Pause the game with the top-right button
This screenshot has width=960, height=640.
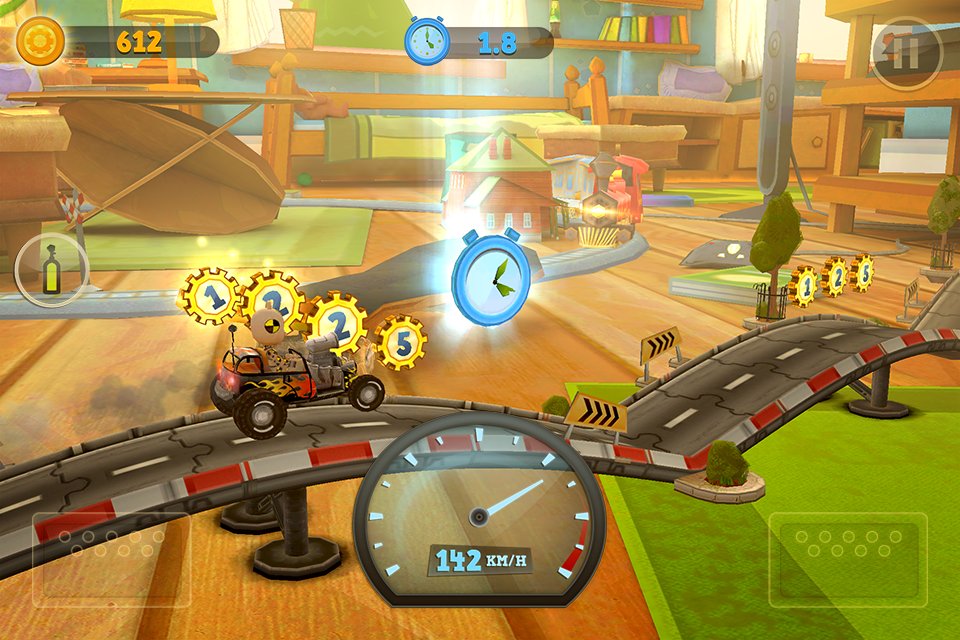906,54
